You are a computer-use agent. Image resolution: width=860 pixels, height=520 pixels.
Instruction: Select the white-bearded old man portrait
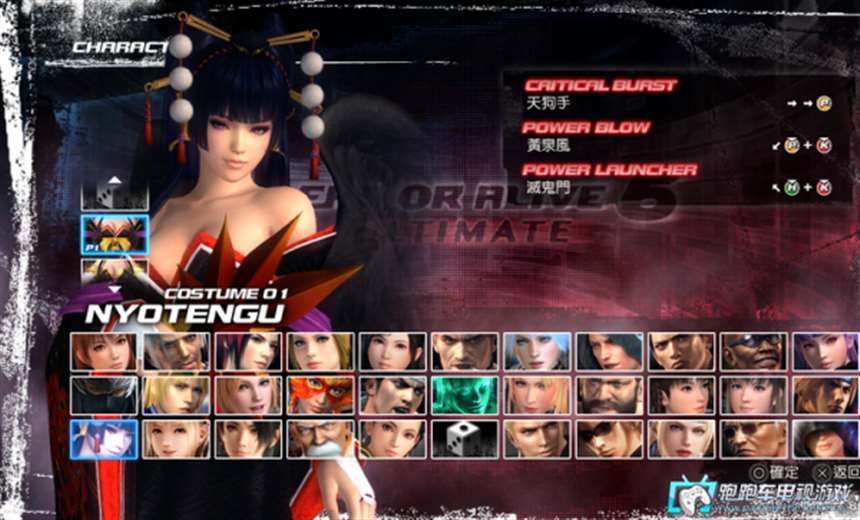click(x=320, y=439)
